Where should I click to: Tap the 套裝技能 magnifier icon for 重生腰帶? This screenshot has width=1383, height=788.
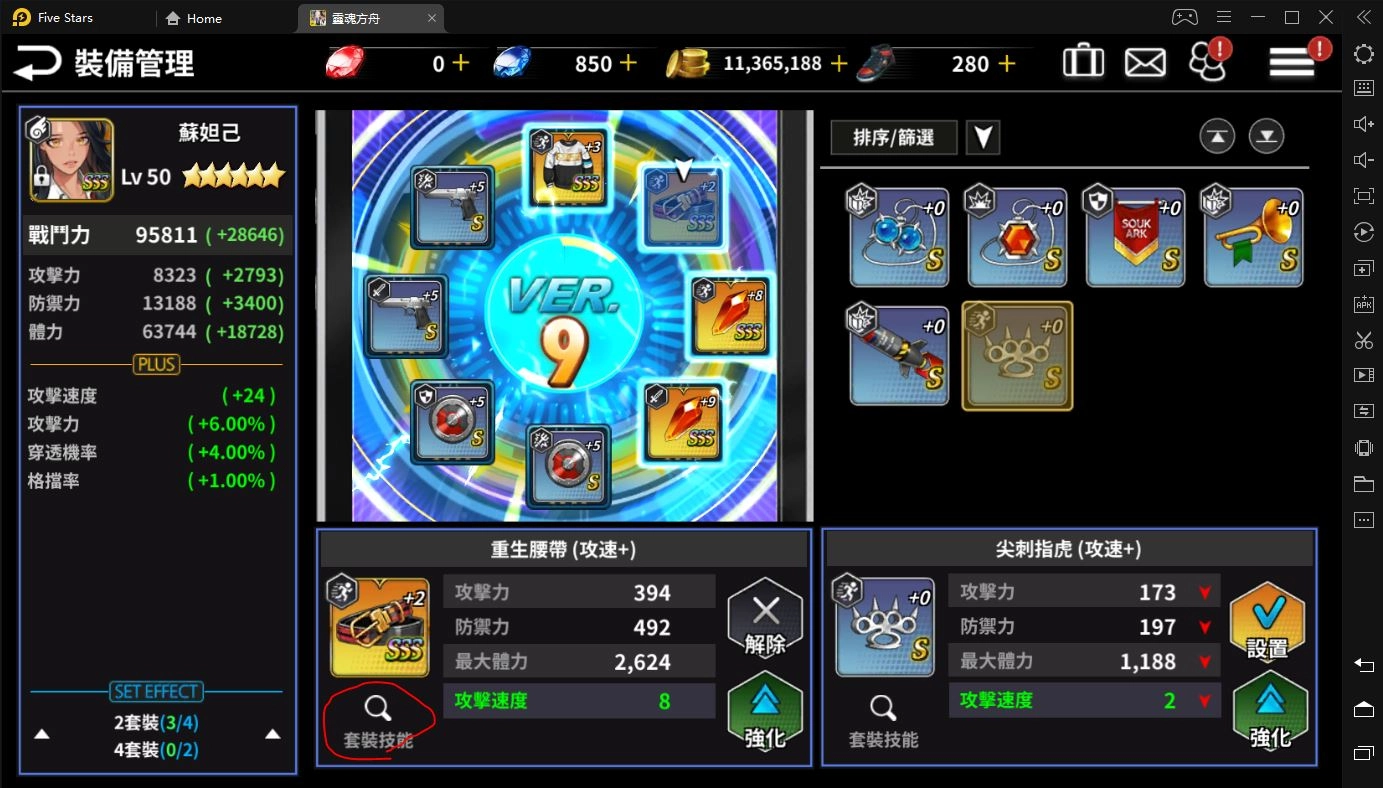[x=377, y=709]
